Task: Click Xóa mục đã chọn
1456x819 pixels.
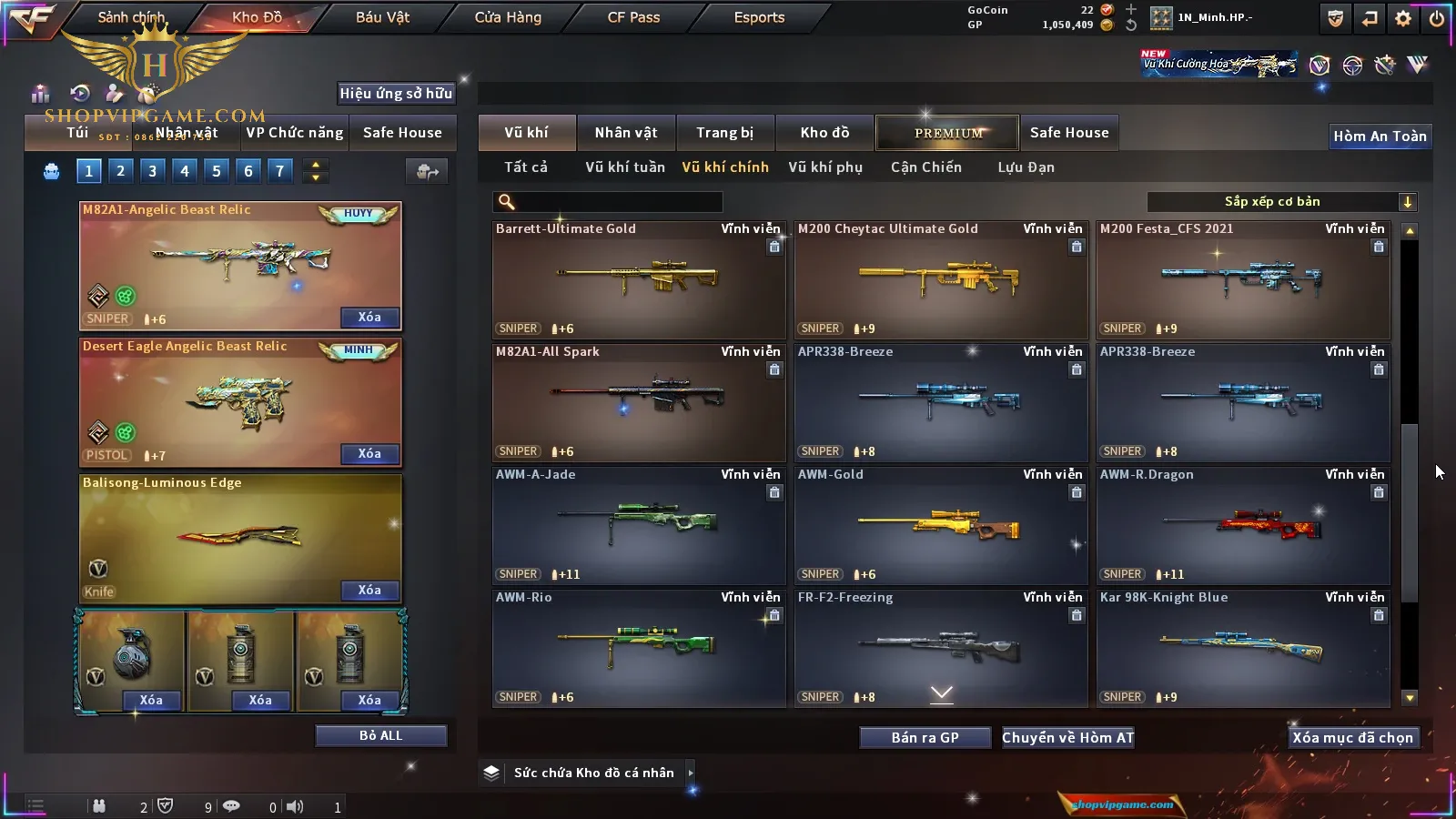Action: click(x=1352, y=737)
